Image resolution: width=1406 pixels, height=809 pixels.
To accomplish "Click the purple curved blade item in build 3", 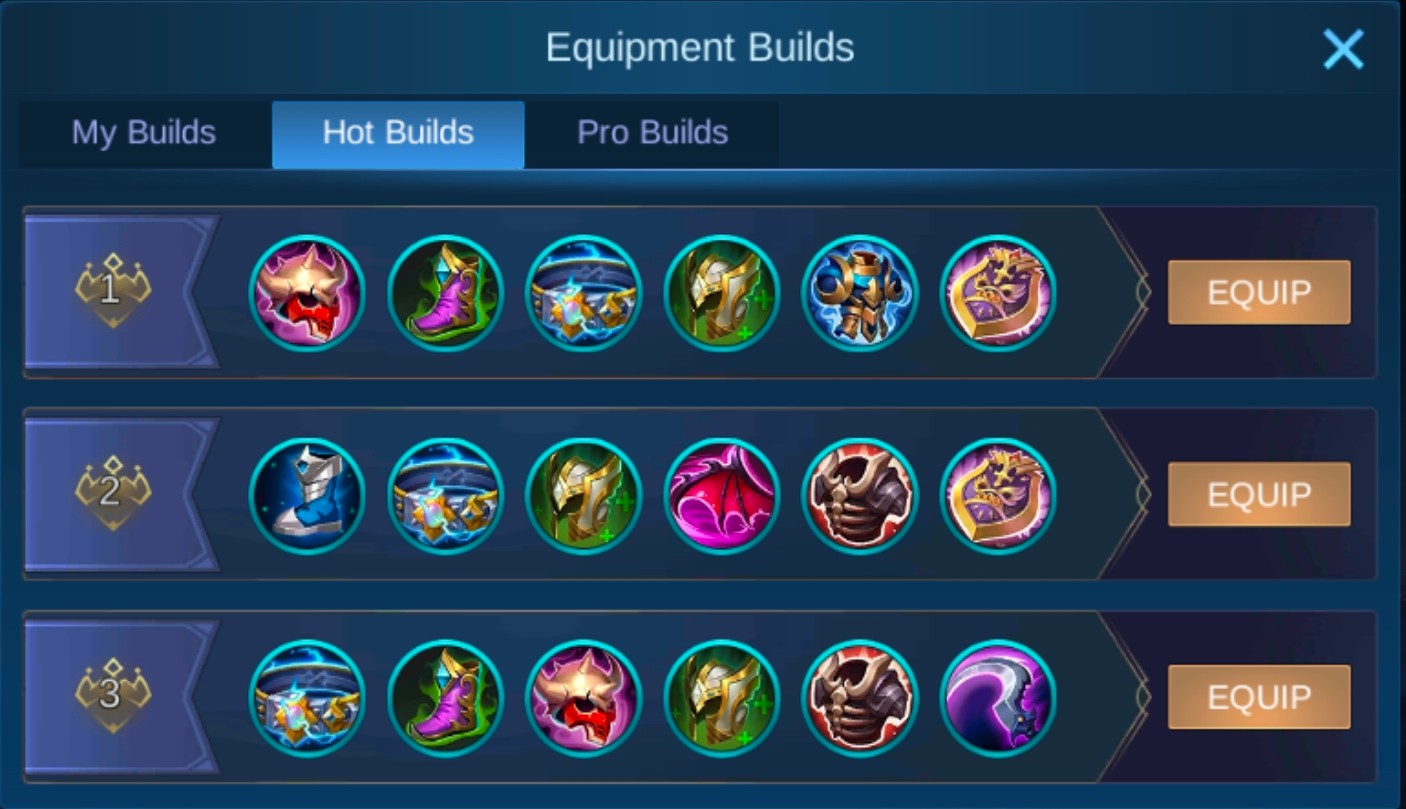I will click(x=997, y=697).
